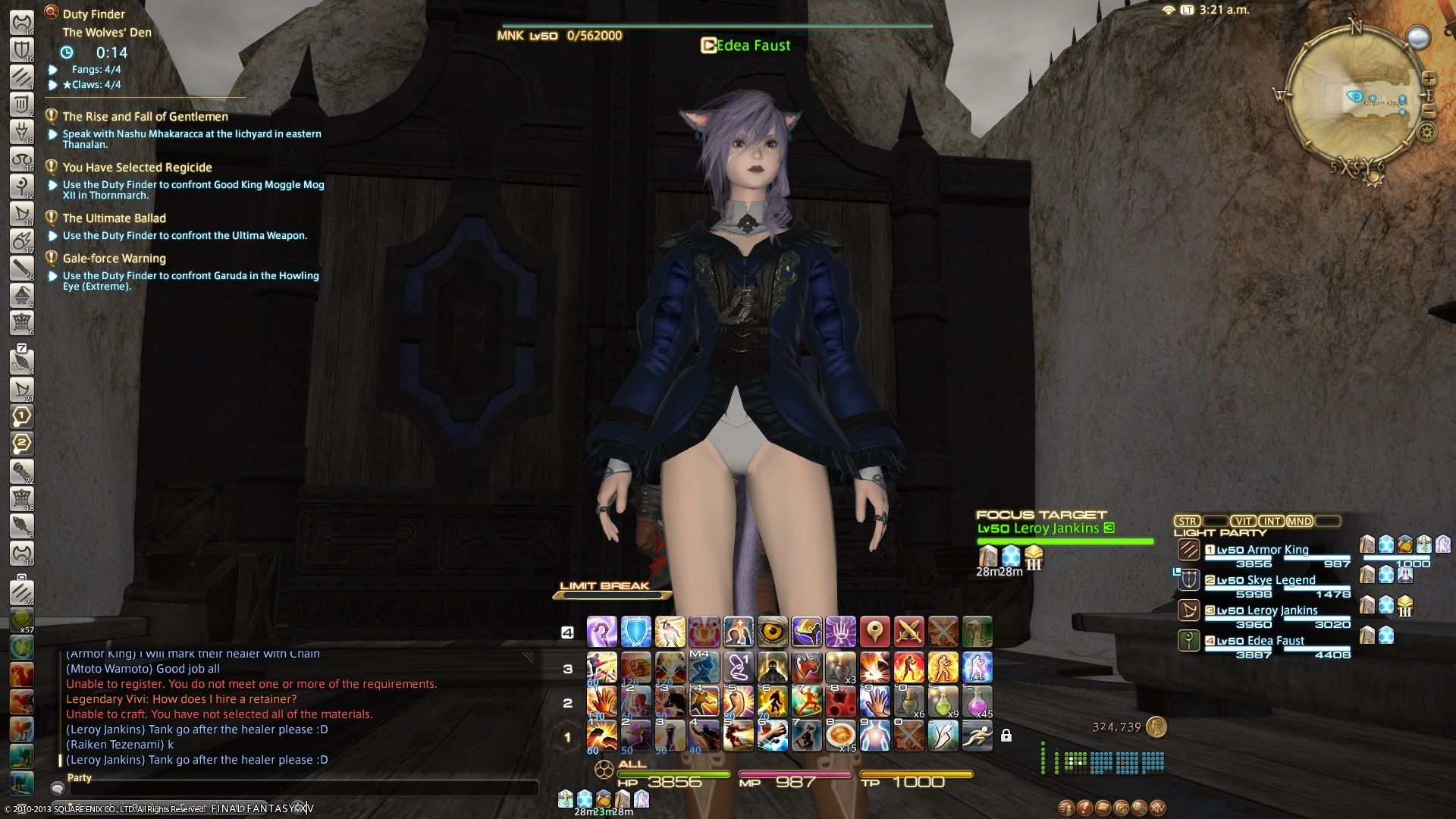Use the map marker waymark icon
Viewport: 1456px width, 819px height.
(874, 632)
